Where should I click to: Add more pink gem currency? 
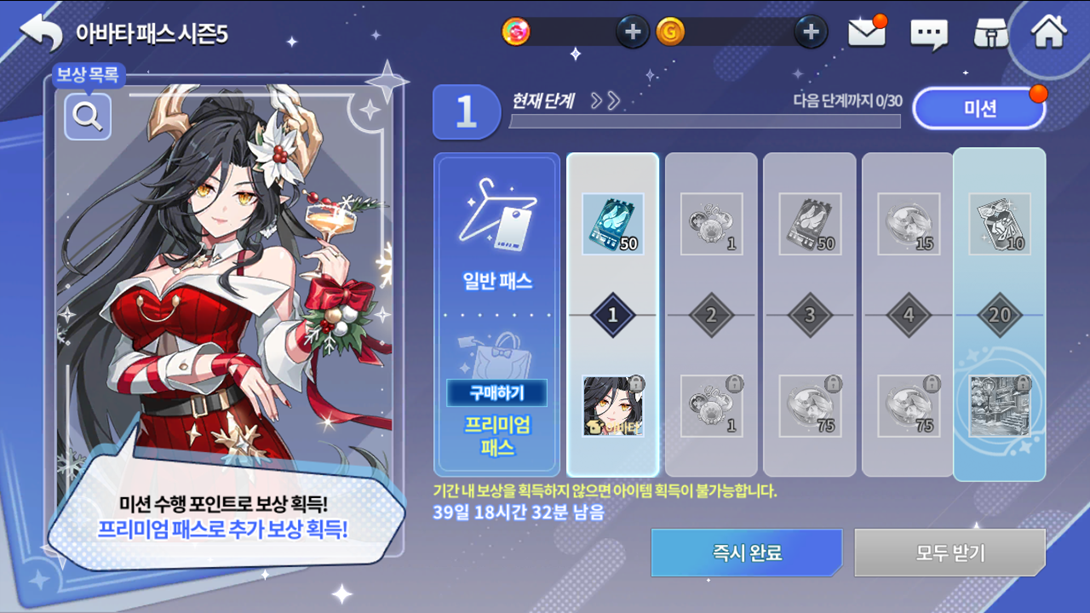tap(631, 32)
